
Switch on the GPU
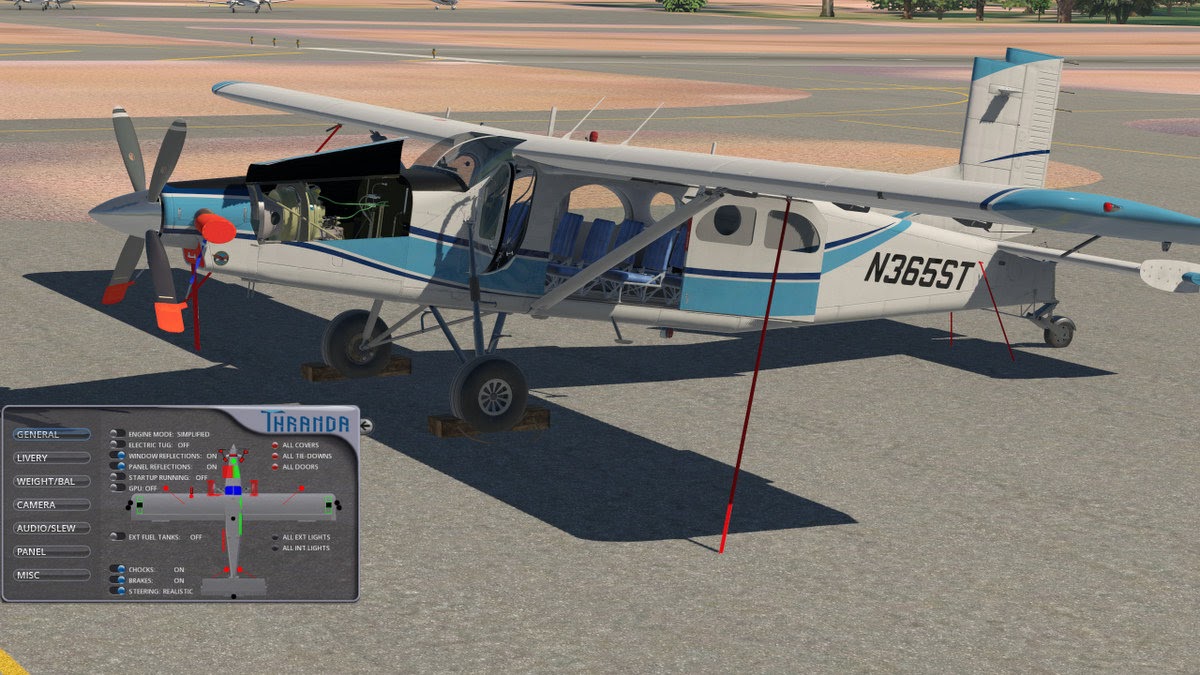119,488
